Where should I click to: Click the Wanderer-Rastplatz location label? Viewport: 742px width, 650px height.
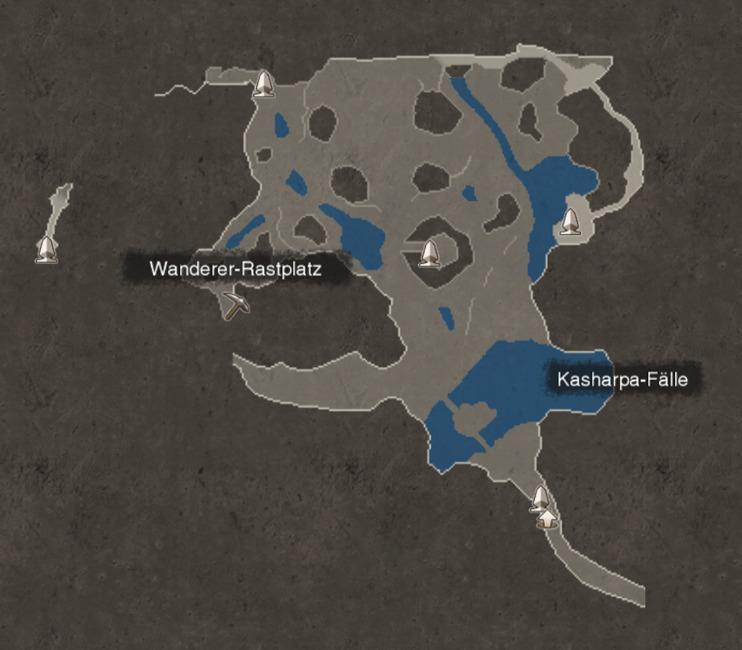click(x=236, y=269)
